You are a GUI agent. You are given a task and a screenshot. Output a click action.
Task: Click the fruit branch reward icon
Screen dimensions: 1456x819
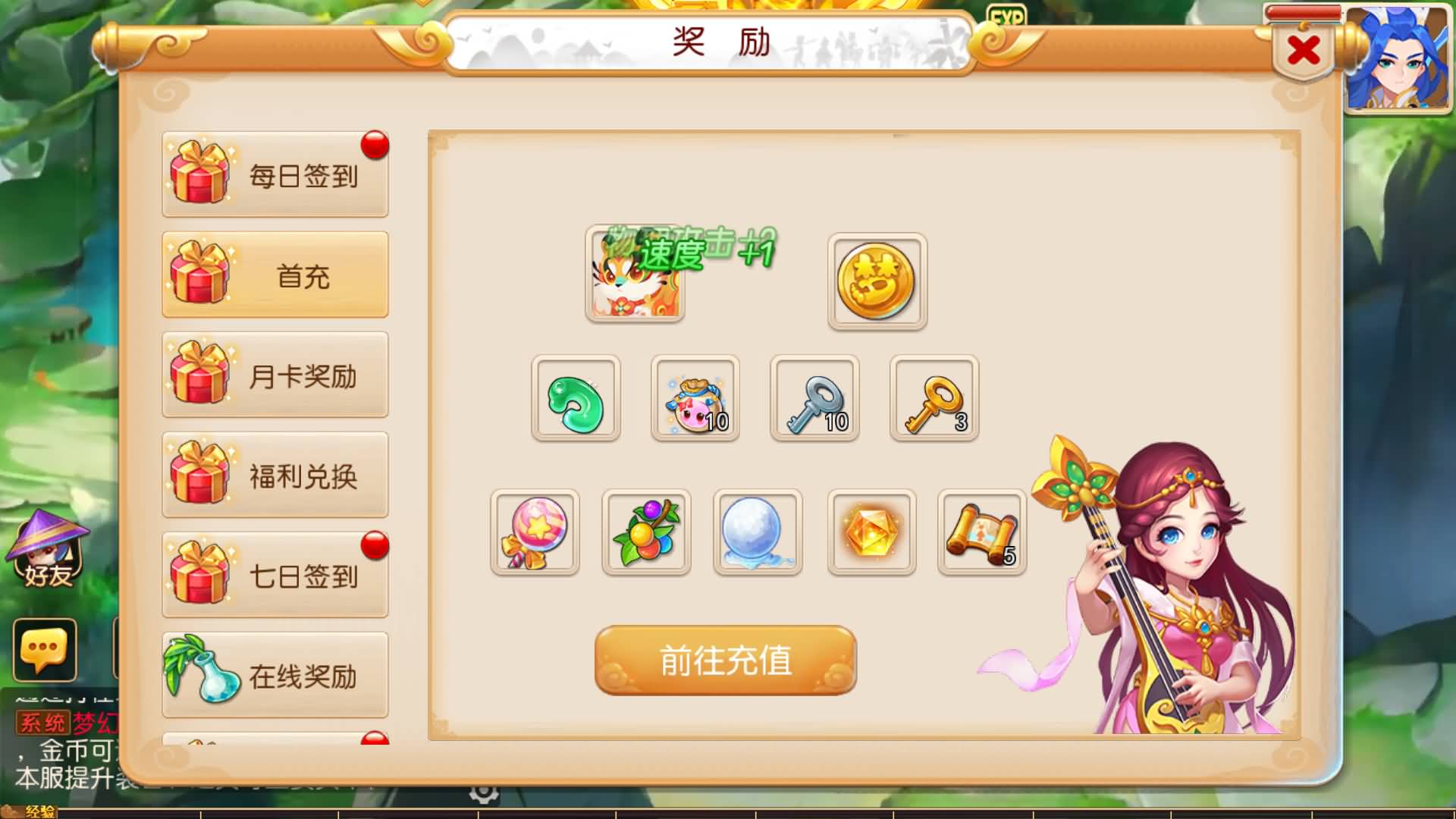coord(645,531)
